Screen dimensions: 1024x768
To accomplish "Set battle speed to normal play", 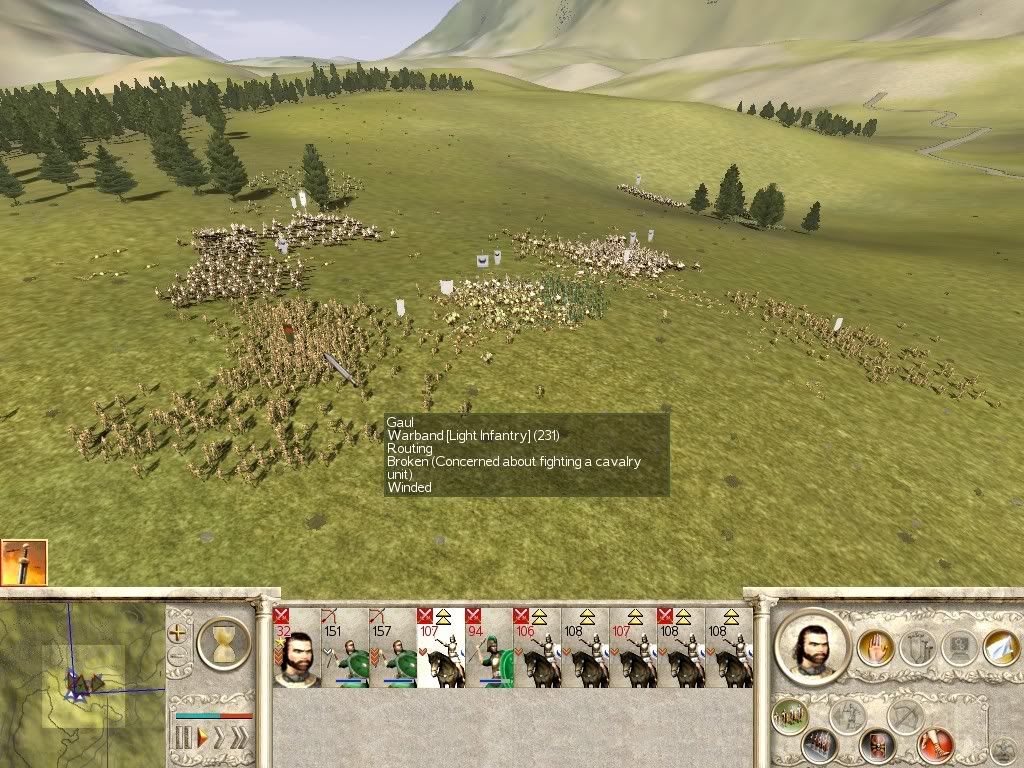I will tap(203, 739).
